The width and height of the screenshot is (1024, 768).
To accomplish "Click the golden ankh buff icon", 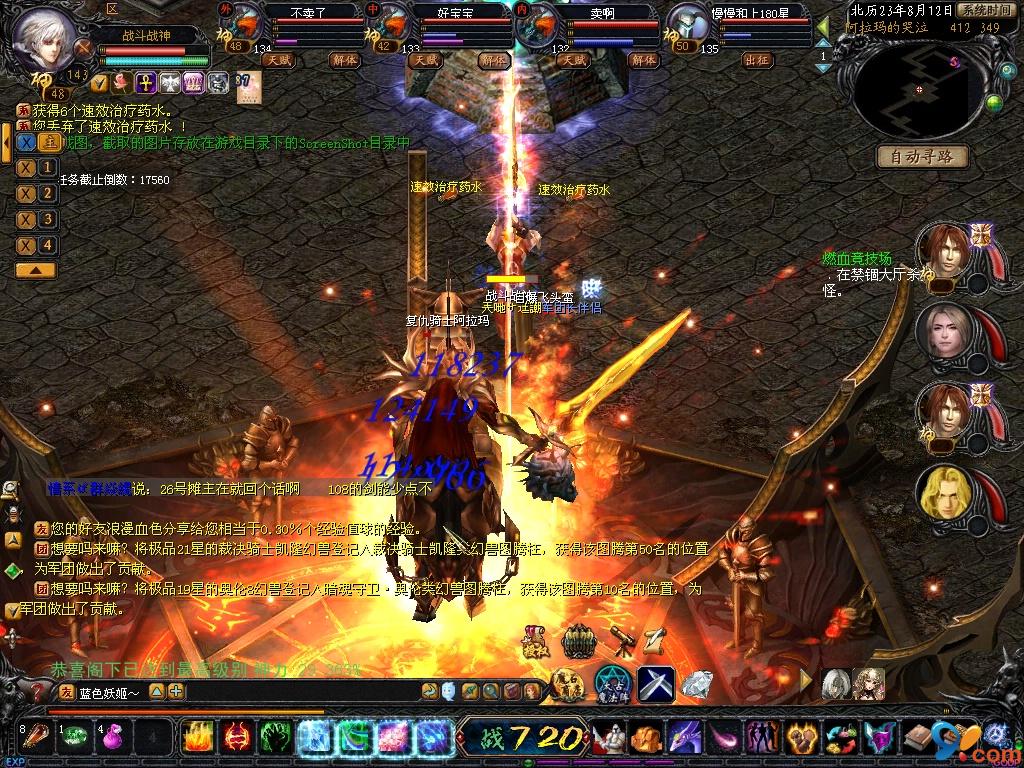I will pyautogui.click(x=145, y=82).
